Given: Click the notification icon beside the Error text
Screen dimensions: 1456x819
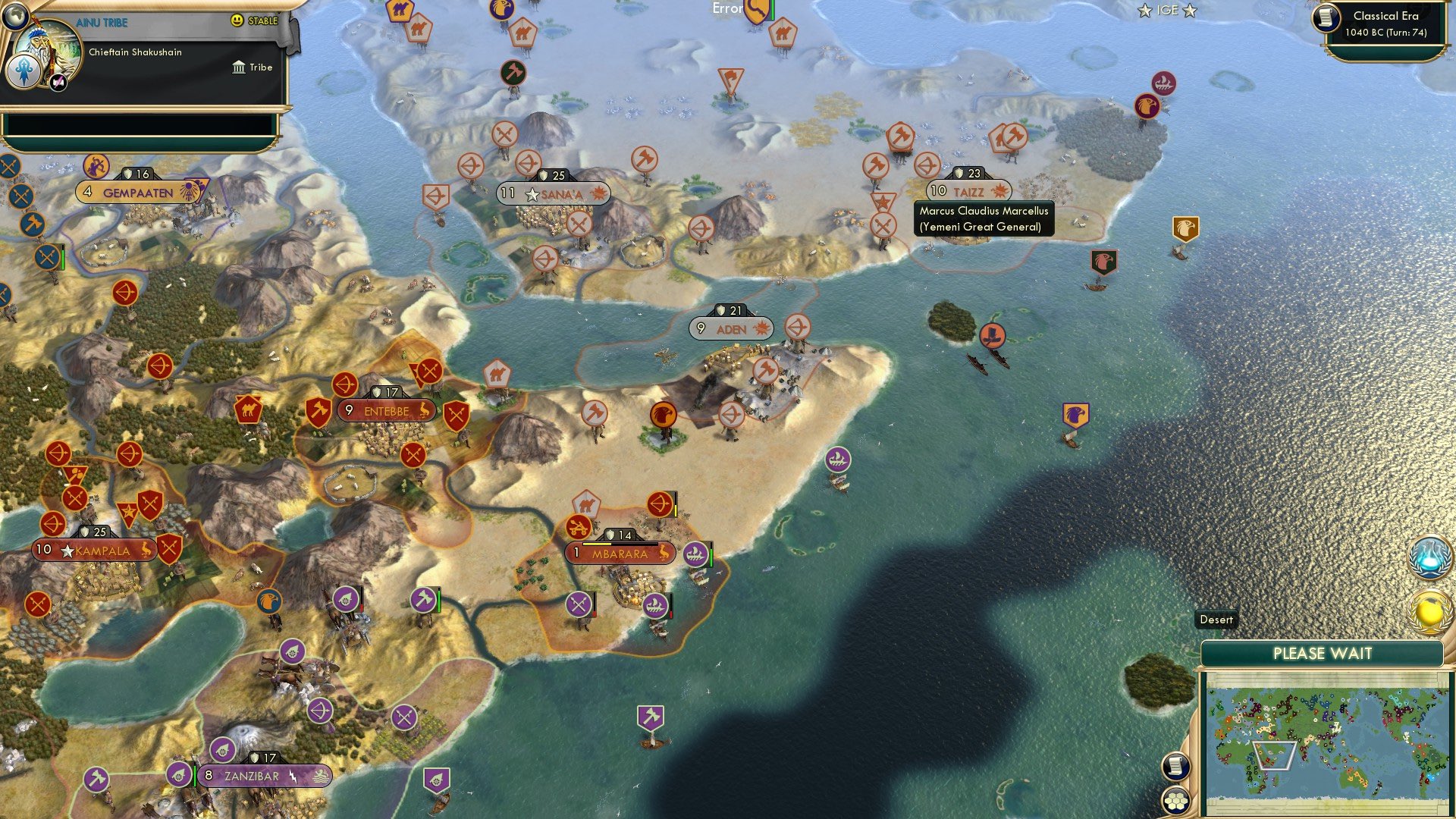Looking at the screenshot, I should point(754,10).
